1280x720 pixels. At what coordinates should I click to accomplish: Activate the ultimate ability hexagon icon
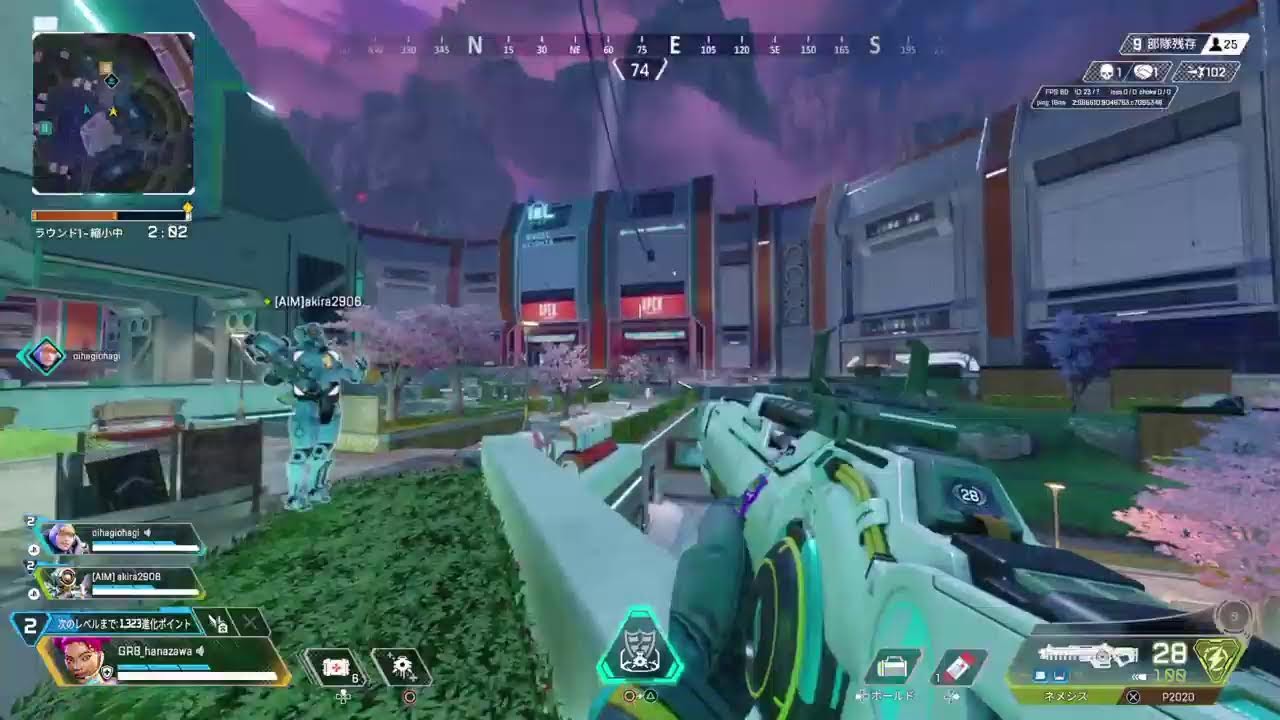click(x=639, y=648)
